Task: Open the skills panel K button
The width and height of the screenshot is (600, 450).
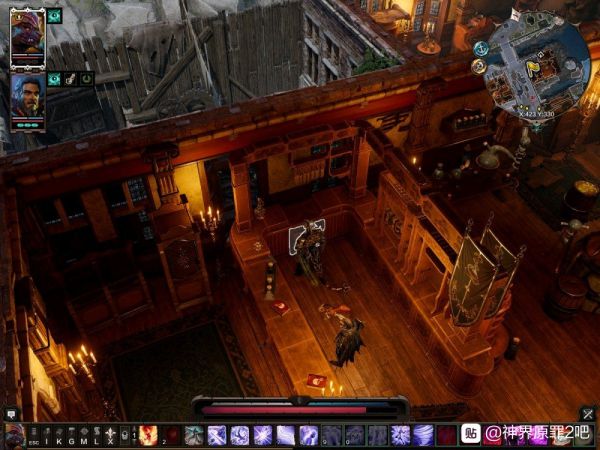Action: [x=58, y=435]
